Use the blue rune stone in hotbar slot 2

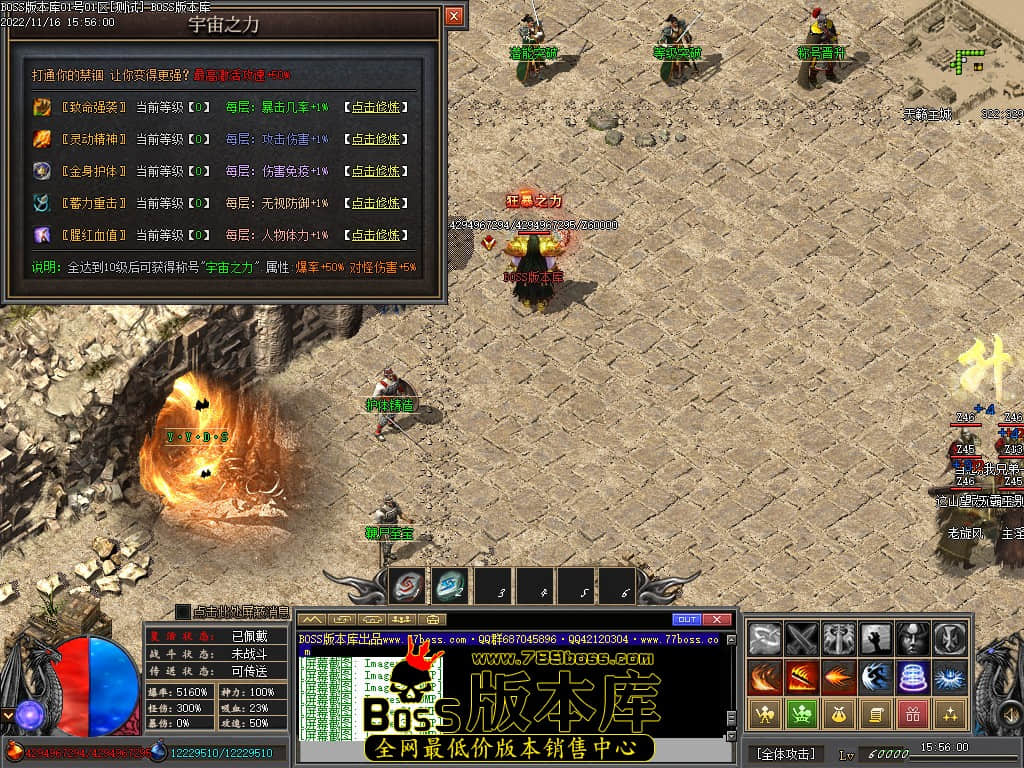point(450,587)
